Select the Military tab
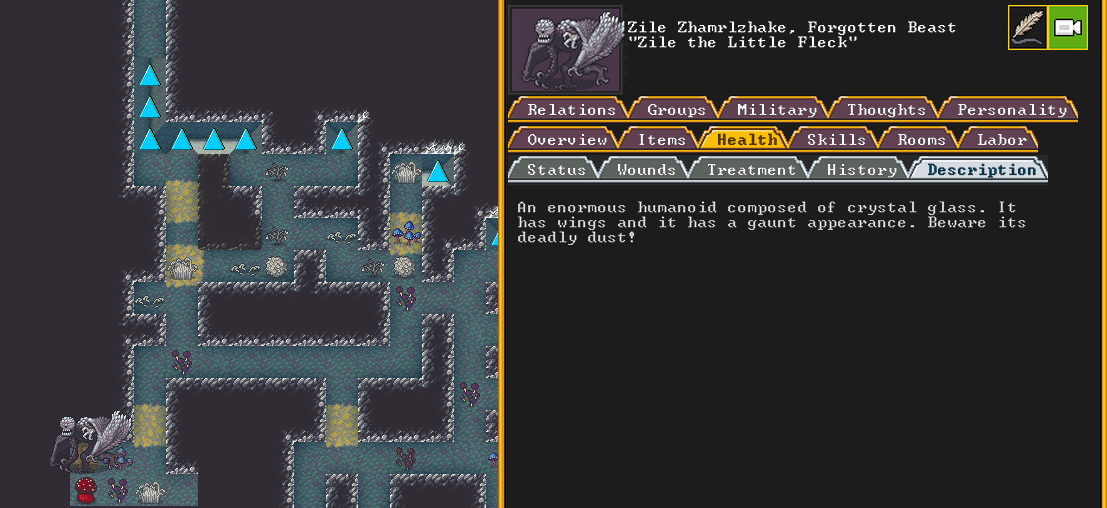Image resolution: width=1107 pixels, height=508 pixels. 777,110
